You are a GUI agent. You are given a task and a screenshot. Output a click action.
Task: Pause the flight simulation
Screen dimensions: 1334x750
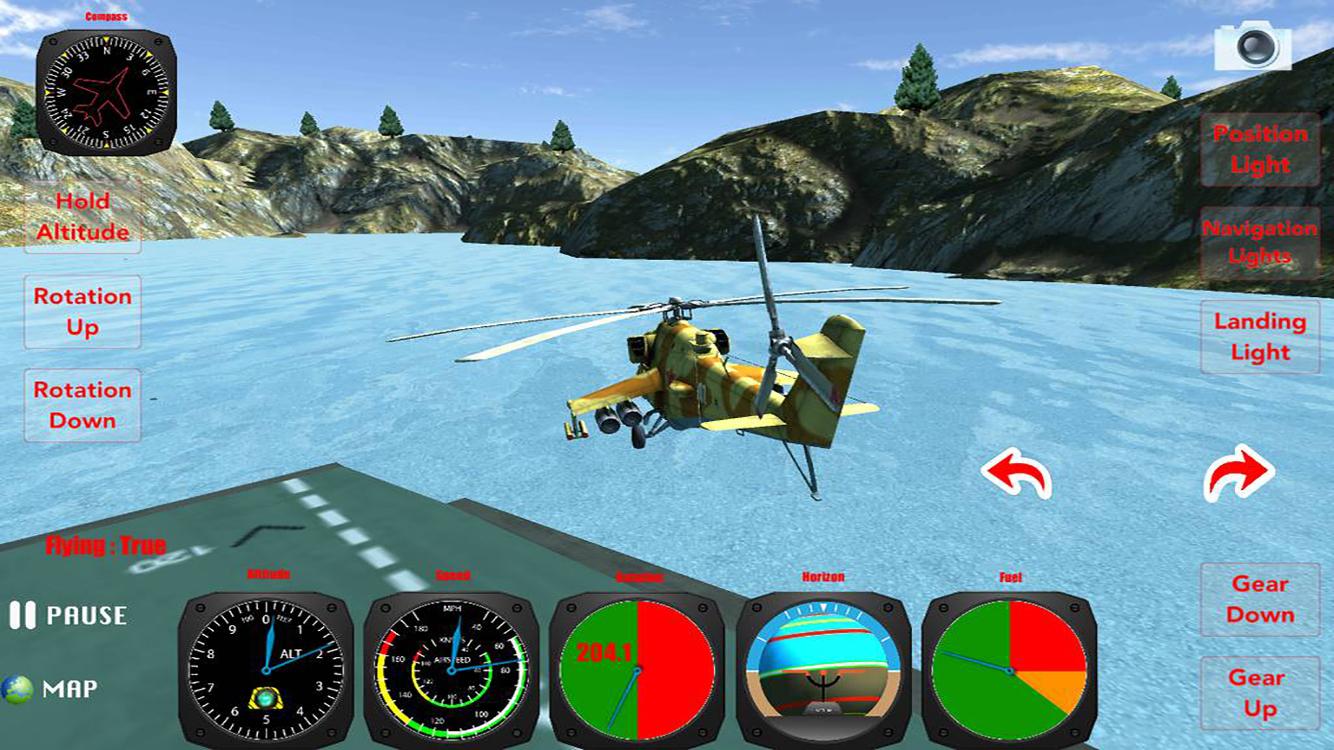(66, 617)
